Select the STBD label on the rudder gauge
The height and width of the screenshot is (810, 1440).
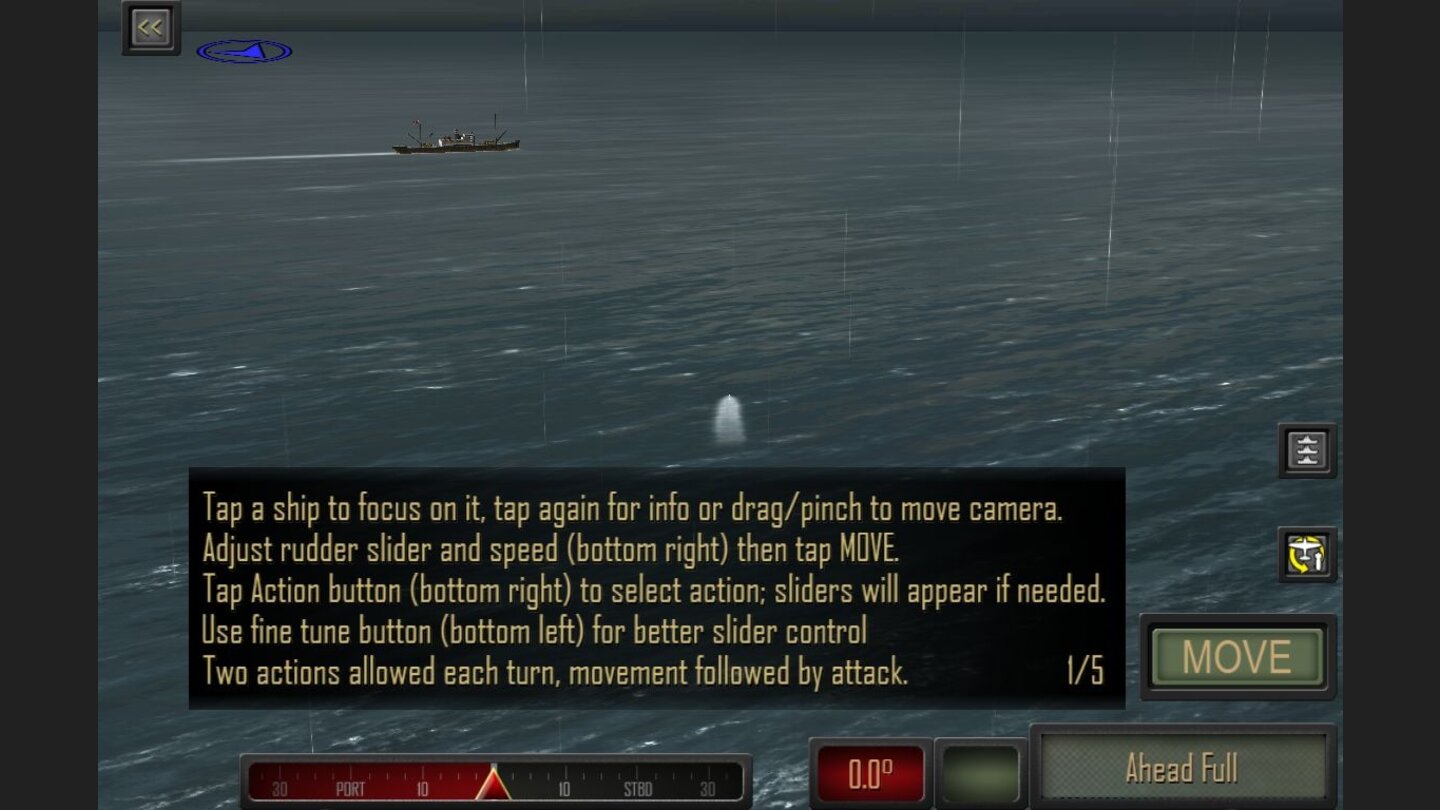pos(637,789)
